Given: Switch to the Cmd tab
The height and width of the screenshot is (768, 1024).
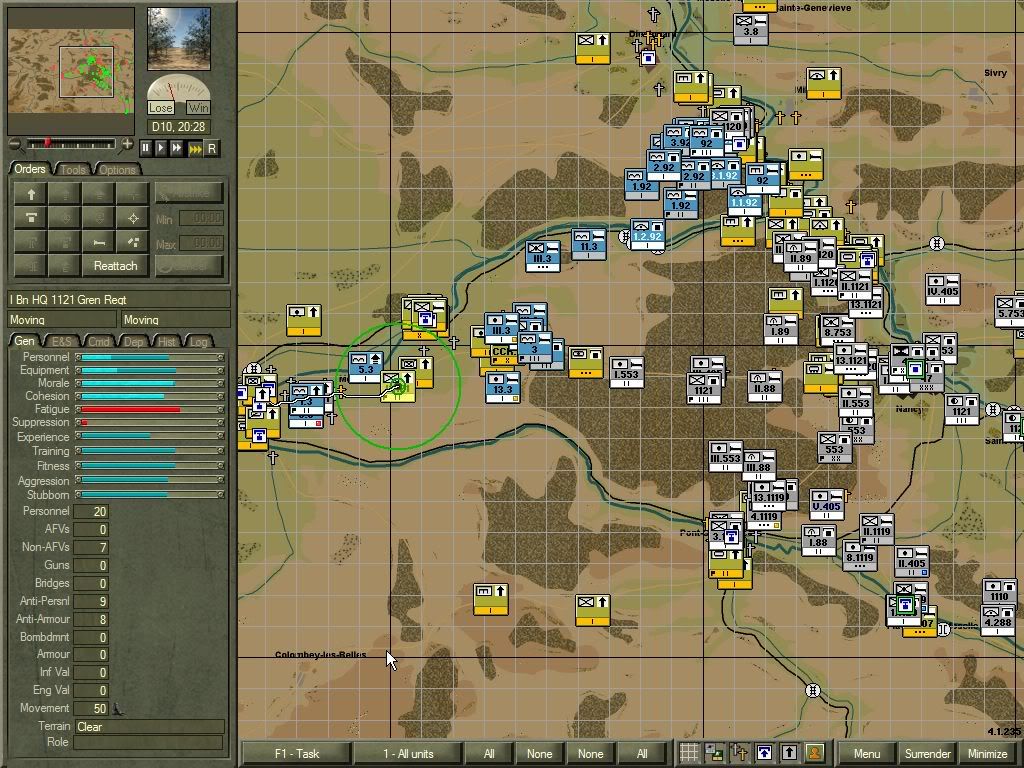Looking at the screenshot, I should coord(98,342).
